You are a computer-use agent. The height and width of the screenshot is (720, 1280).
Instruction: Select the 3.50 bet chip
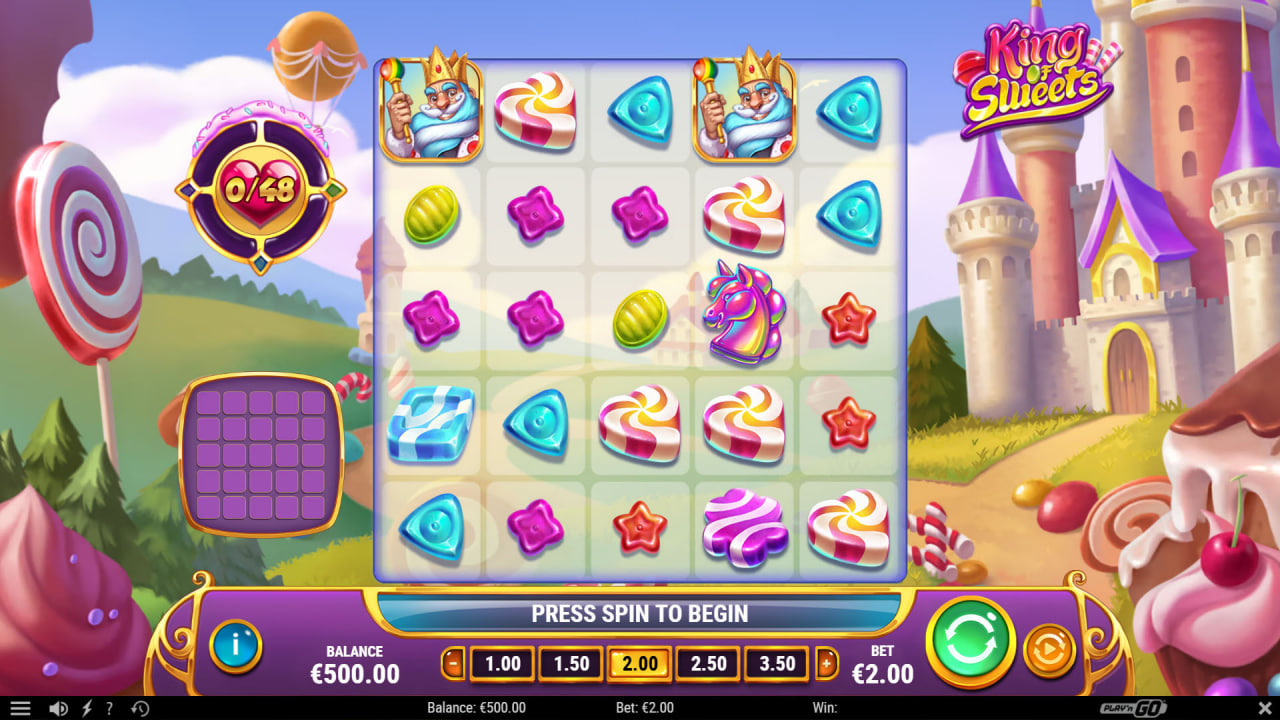[x=776, y=663]
